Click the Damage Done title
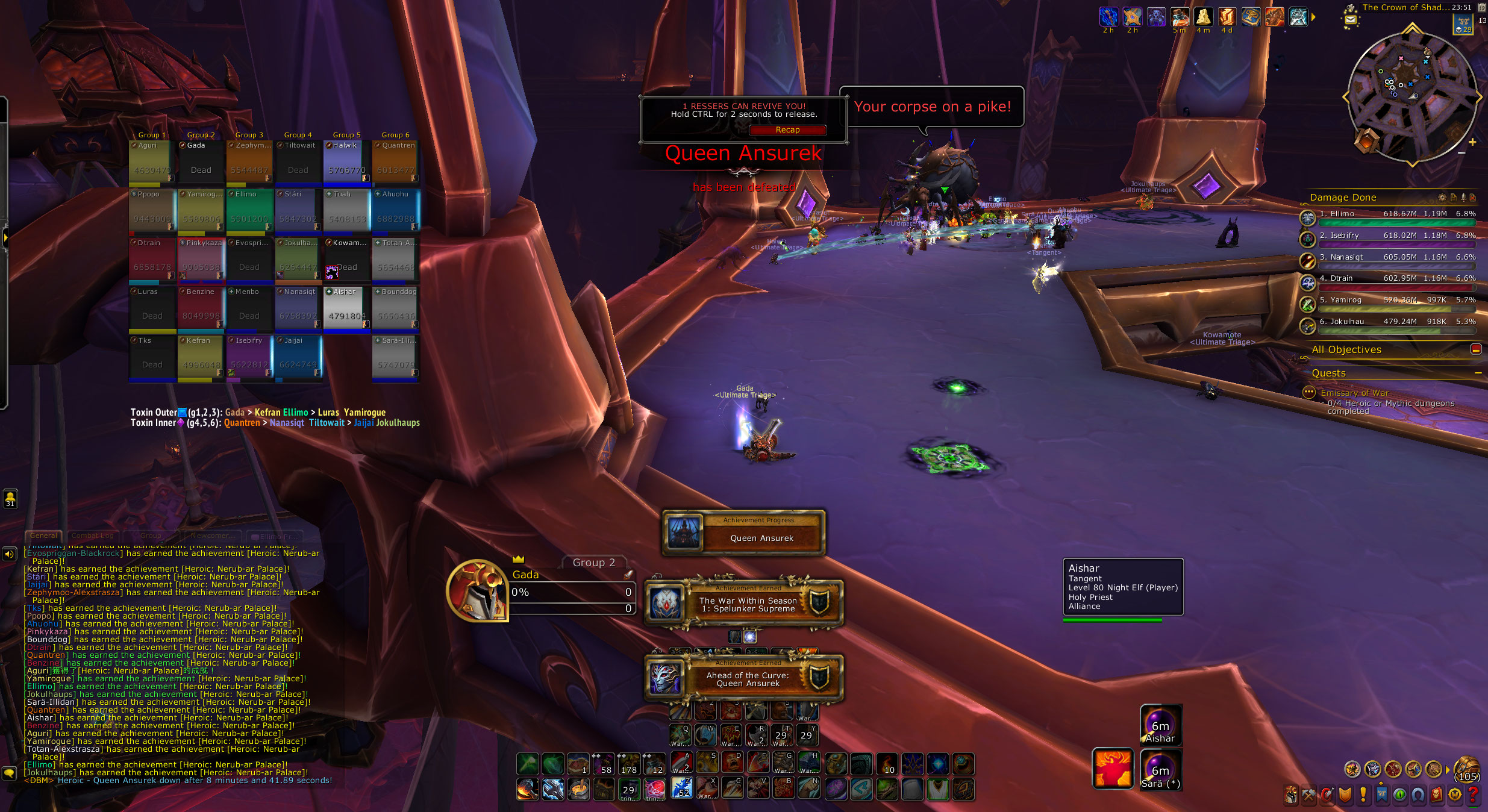The width and height of the screenshot is (1488, 812). pyautogui.click(x=1343, y=198)
